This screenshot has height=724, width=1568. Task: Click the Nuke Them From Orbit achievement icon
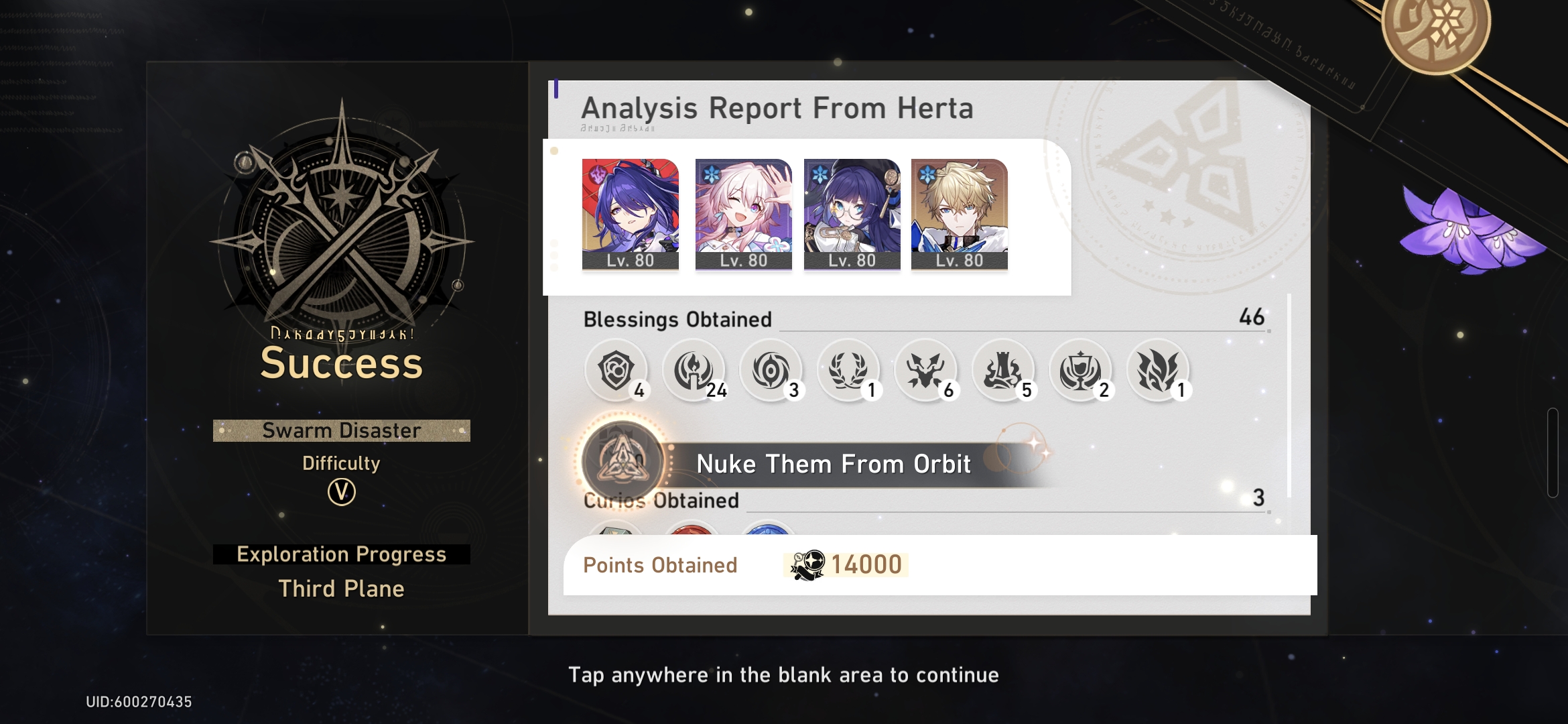620,463
